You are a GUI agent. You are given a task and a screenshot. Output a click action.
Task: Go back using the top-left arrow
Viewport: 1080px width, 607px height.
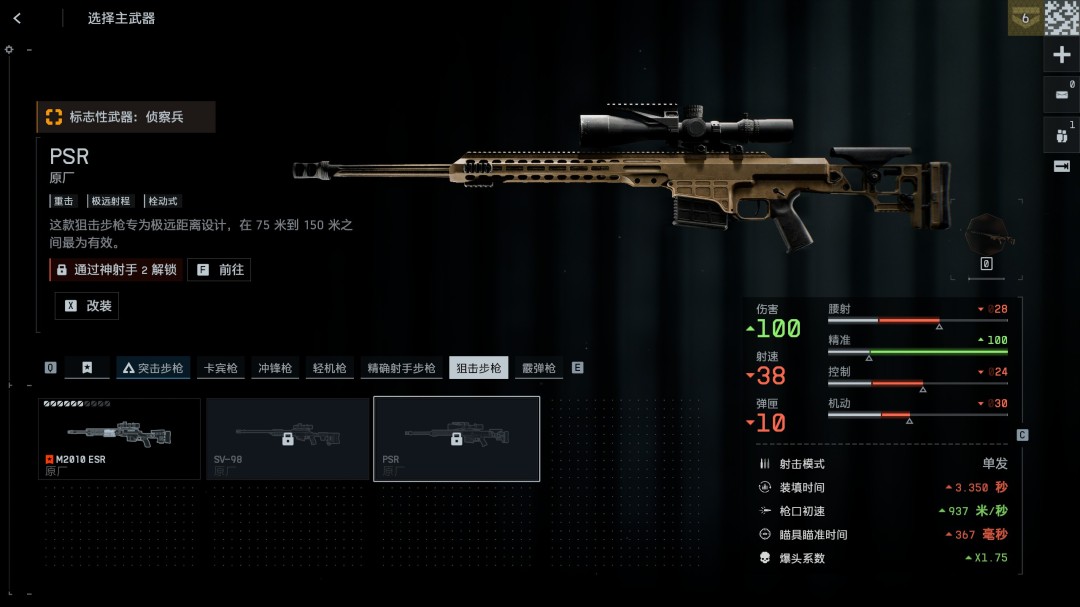click(18, 18)
